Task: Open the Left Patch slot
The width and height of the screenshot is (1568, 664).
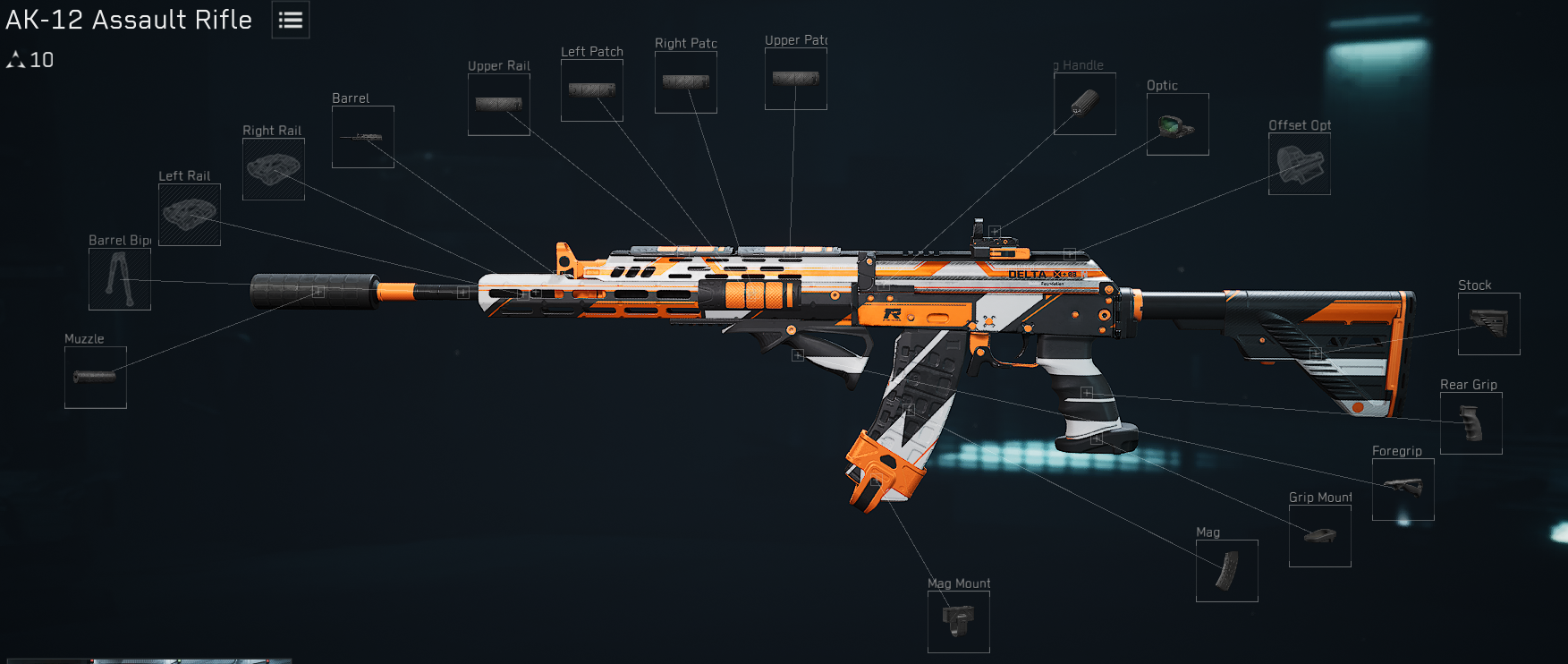Action: pos(591,92)
